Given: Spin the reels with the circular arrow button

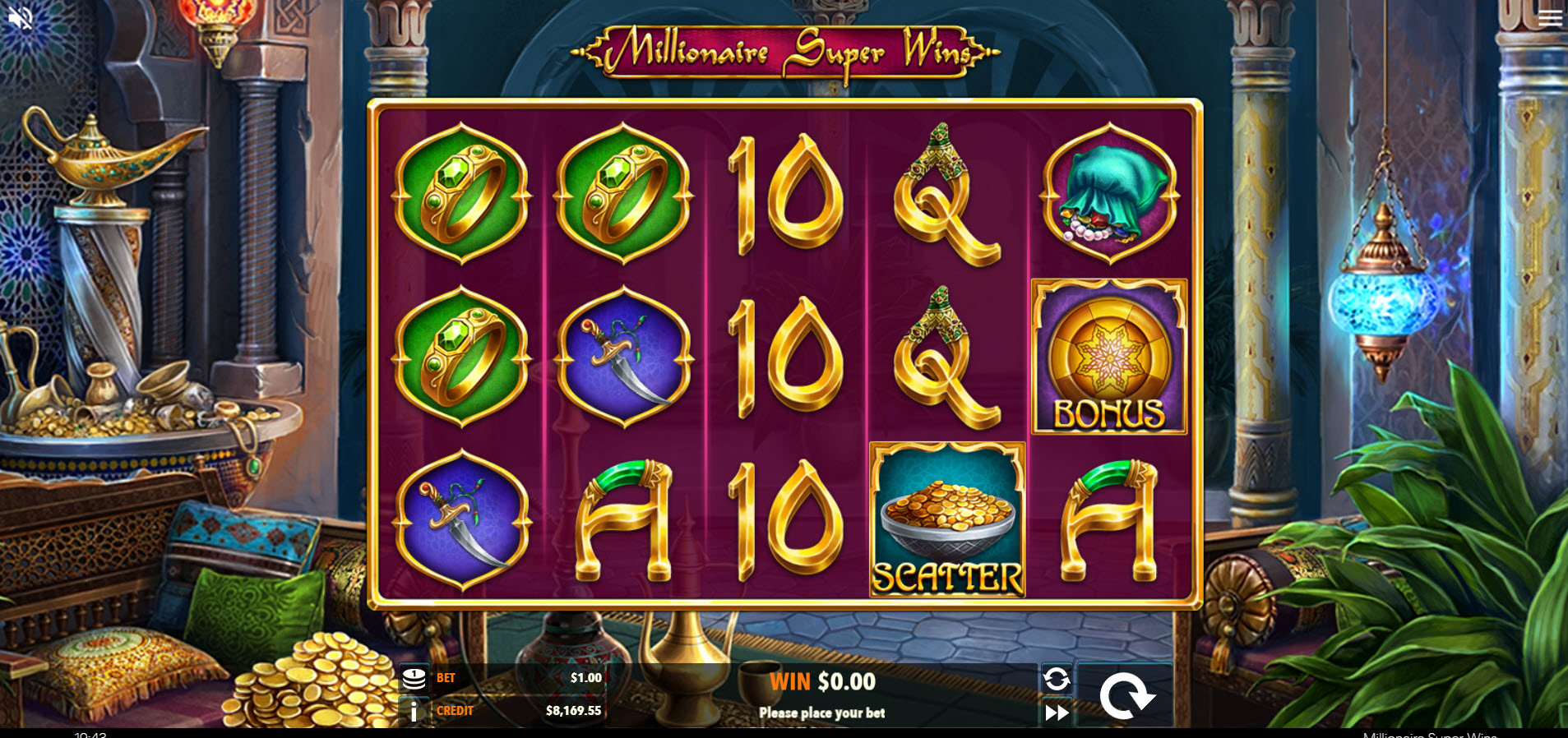Looking at the screenshot, I should 1126,695.
